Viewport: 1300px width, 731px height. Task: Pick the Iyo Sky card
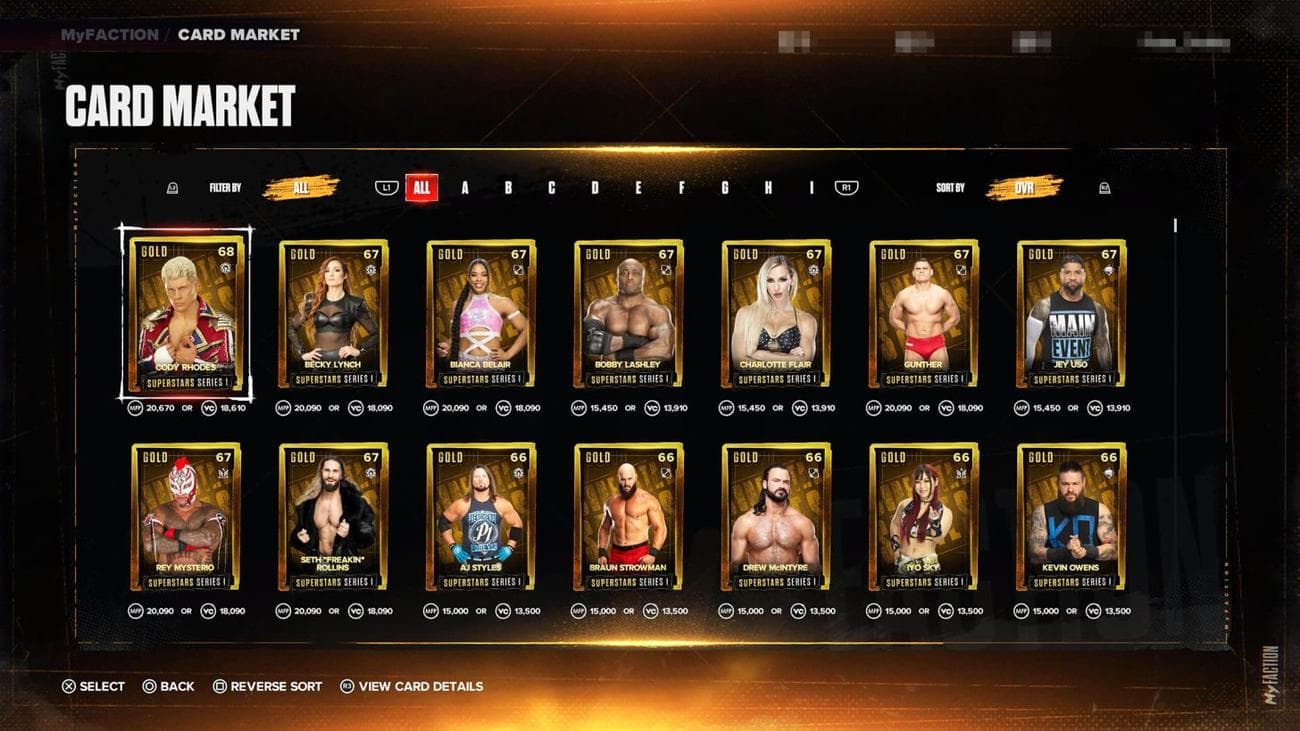tap(924, 516)
